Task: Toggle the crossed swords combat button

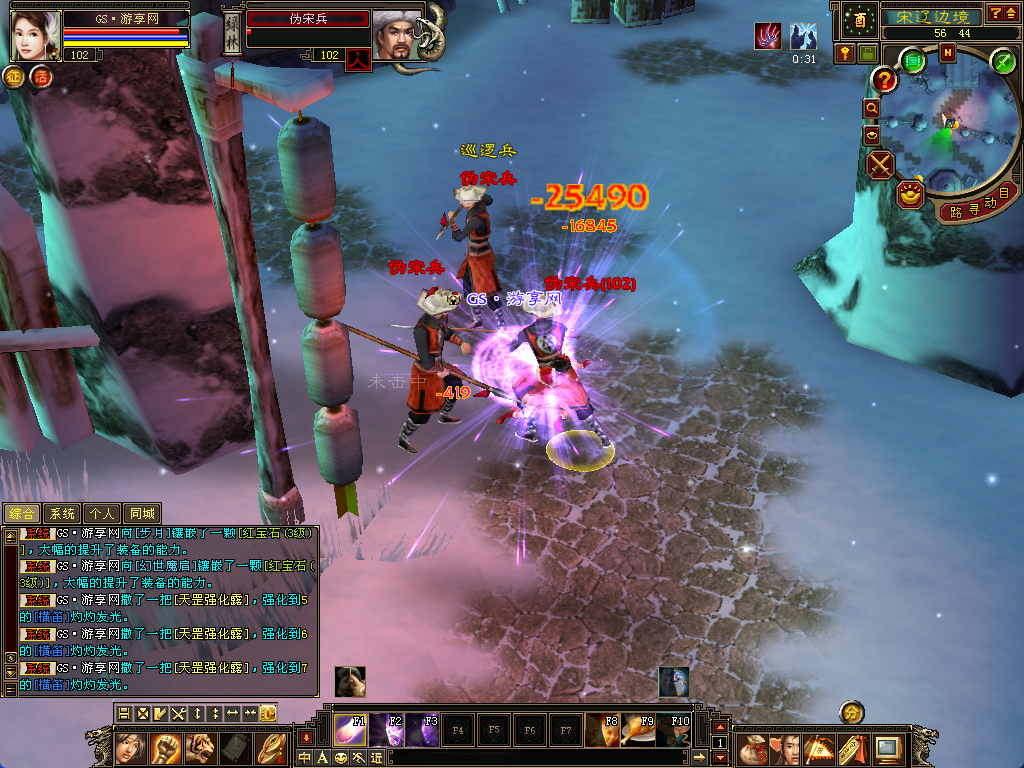Action: coord(881,164)
